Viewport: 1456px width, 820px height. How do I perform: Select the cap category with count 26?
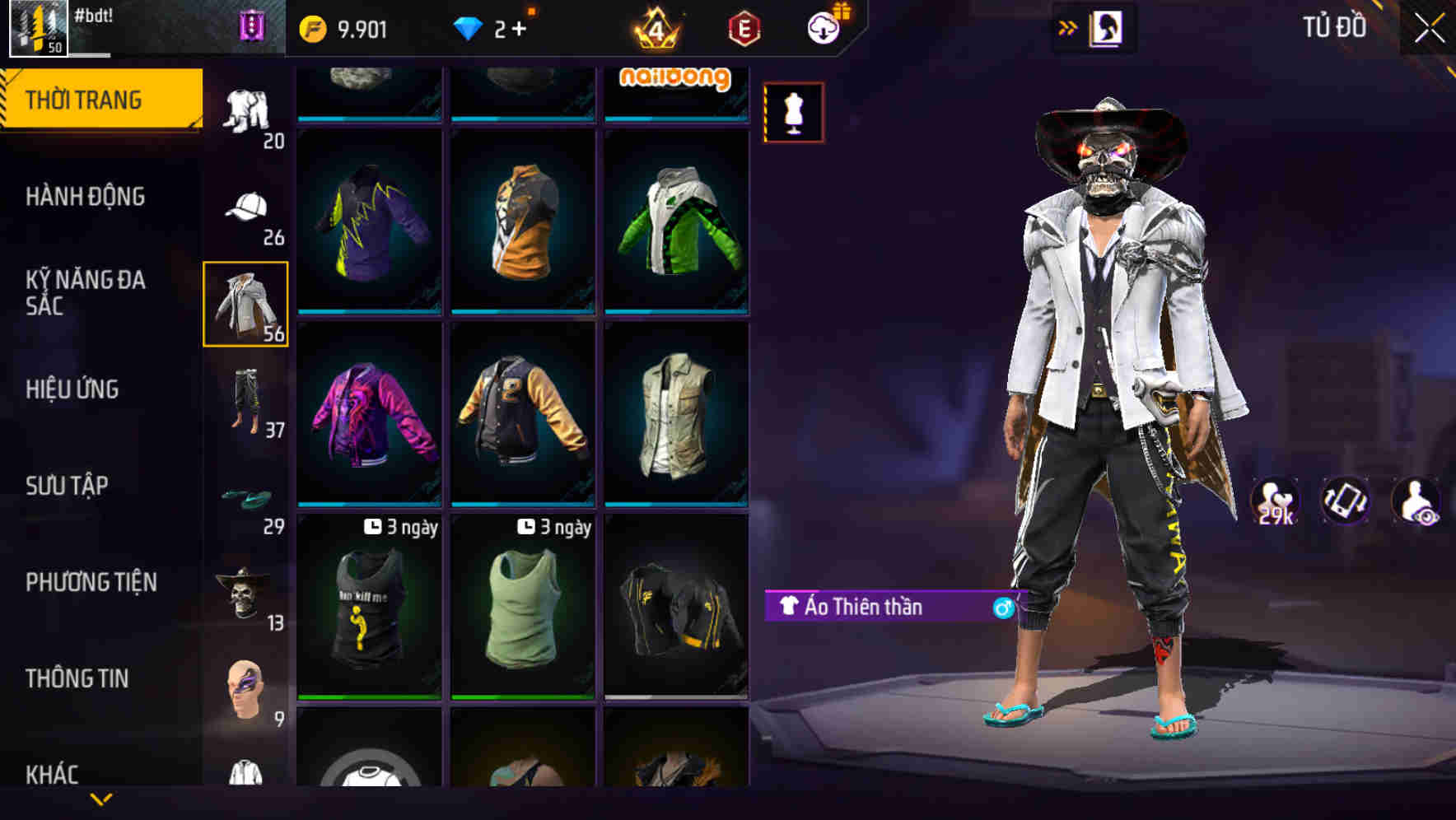click(245, 207)
